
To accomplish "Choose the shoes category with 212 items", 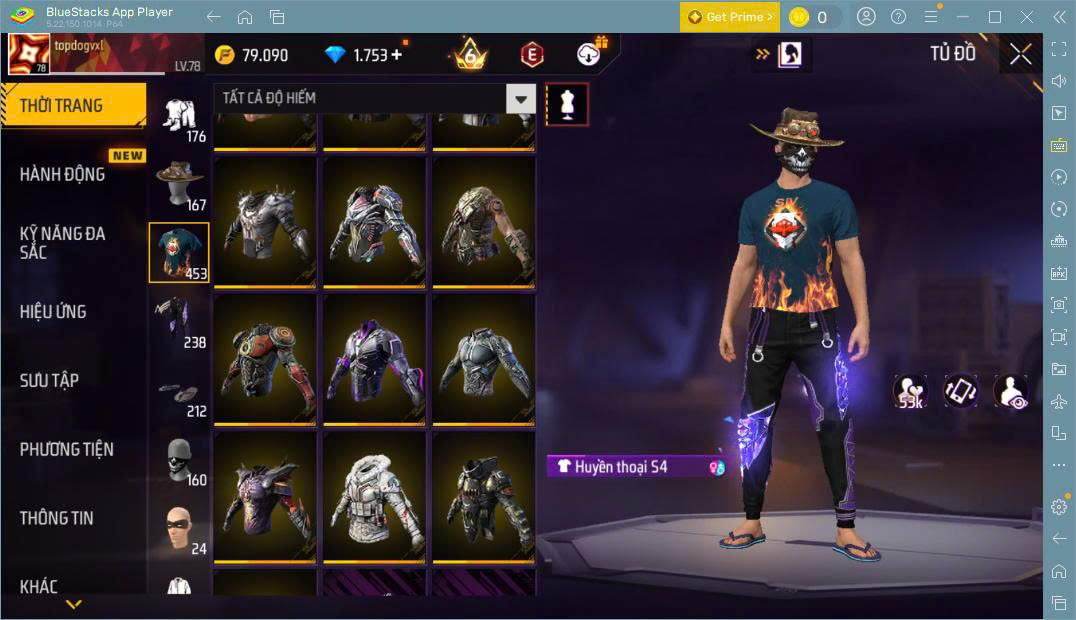I will pyautogui.click(x=180, y=394).
